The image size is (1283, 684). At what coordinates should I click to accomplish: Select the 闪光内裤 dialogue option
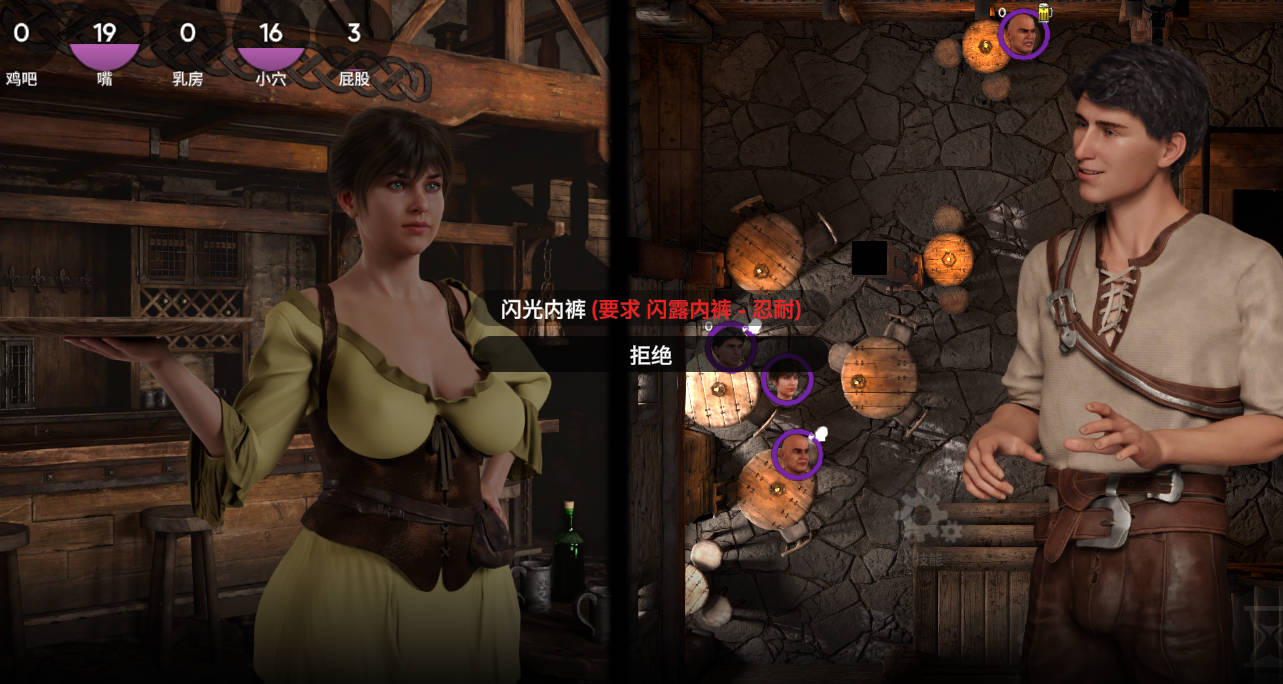point(650,310)
